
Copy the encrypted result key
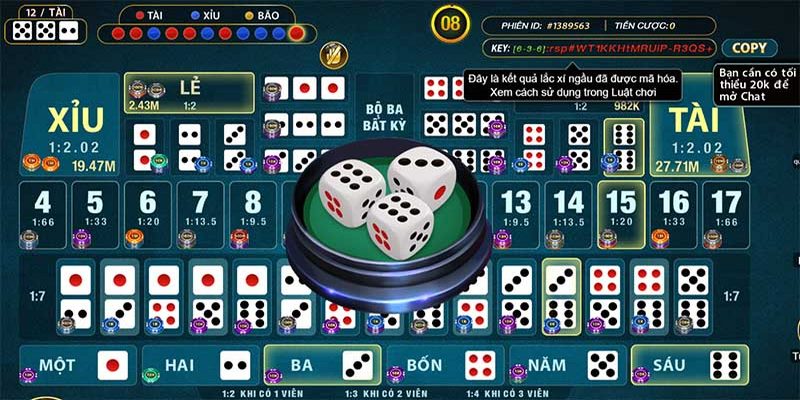tap(749, 48)
